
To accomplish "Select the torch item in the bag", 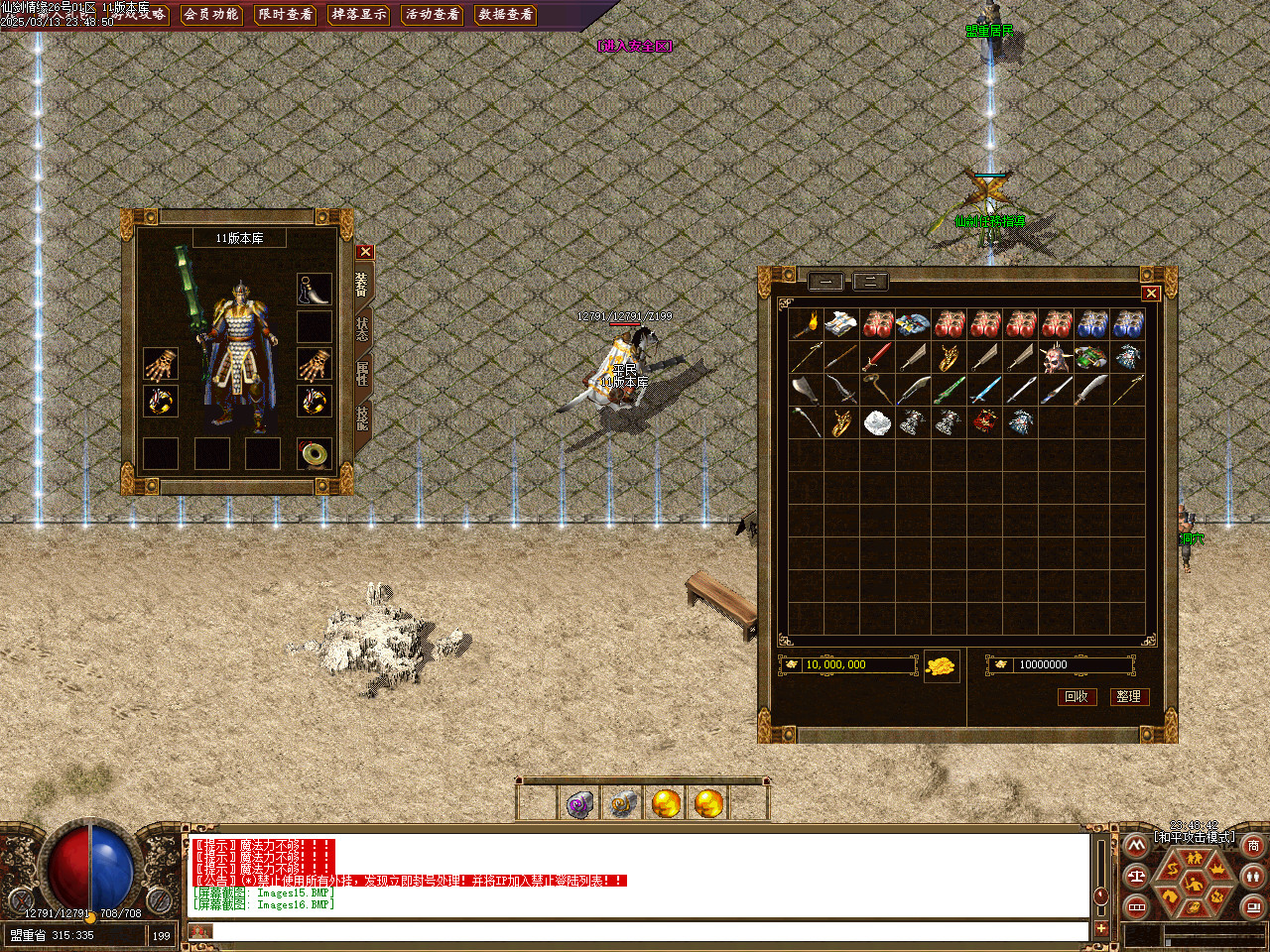I will pyautogui.click(x=806, y=324).
